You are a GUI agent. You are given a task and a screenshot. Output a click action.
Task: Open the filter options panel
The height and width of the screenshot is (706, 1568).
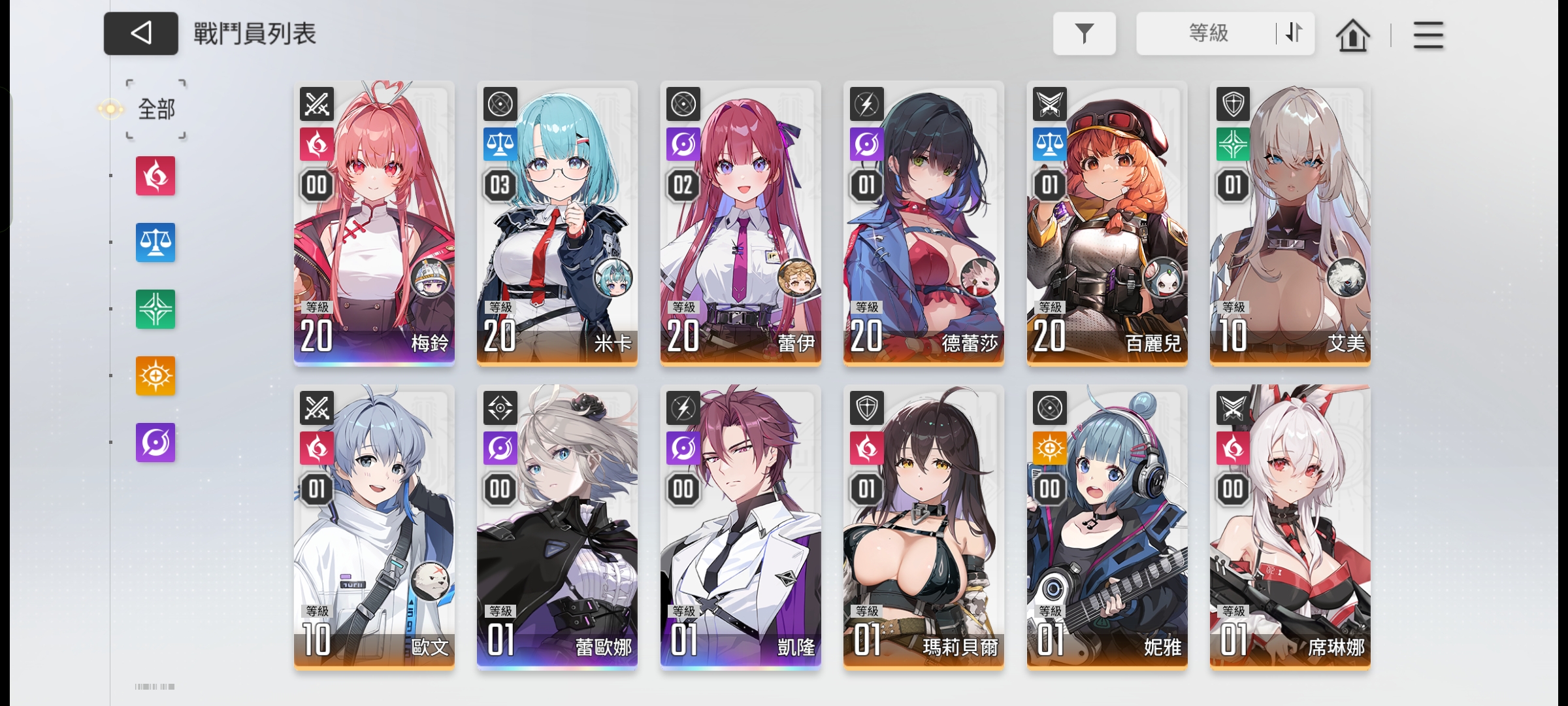tap(1085, 33)
